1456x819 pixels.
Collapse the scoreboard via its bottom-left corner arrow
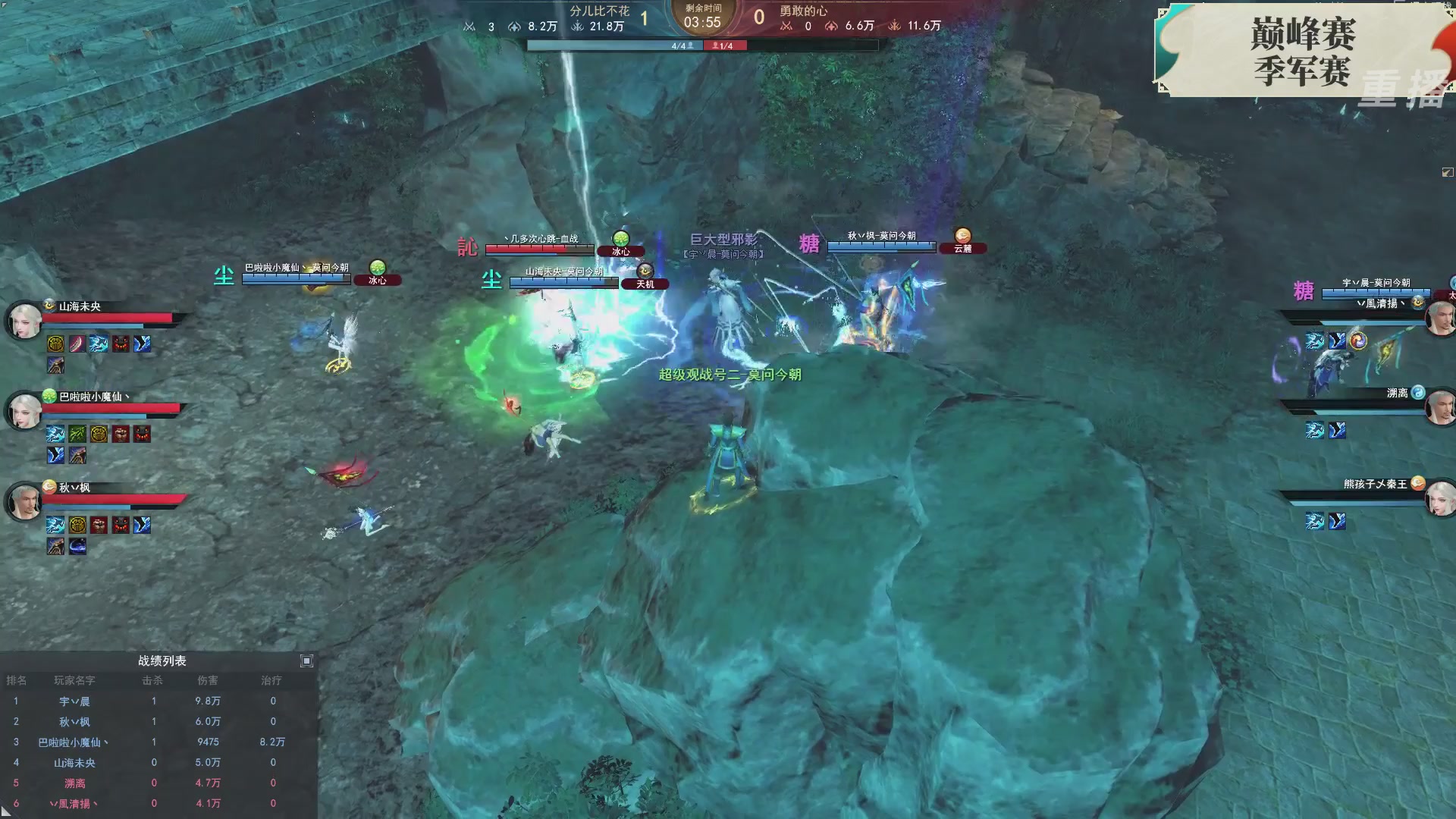tap(8, 813)
